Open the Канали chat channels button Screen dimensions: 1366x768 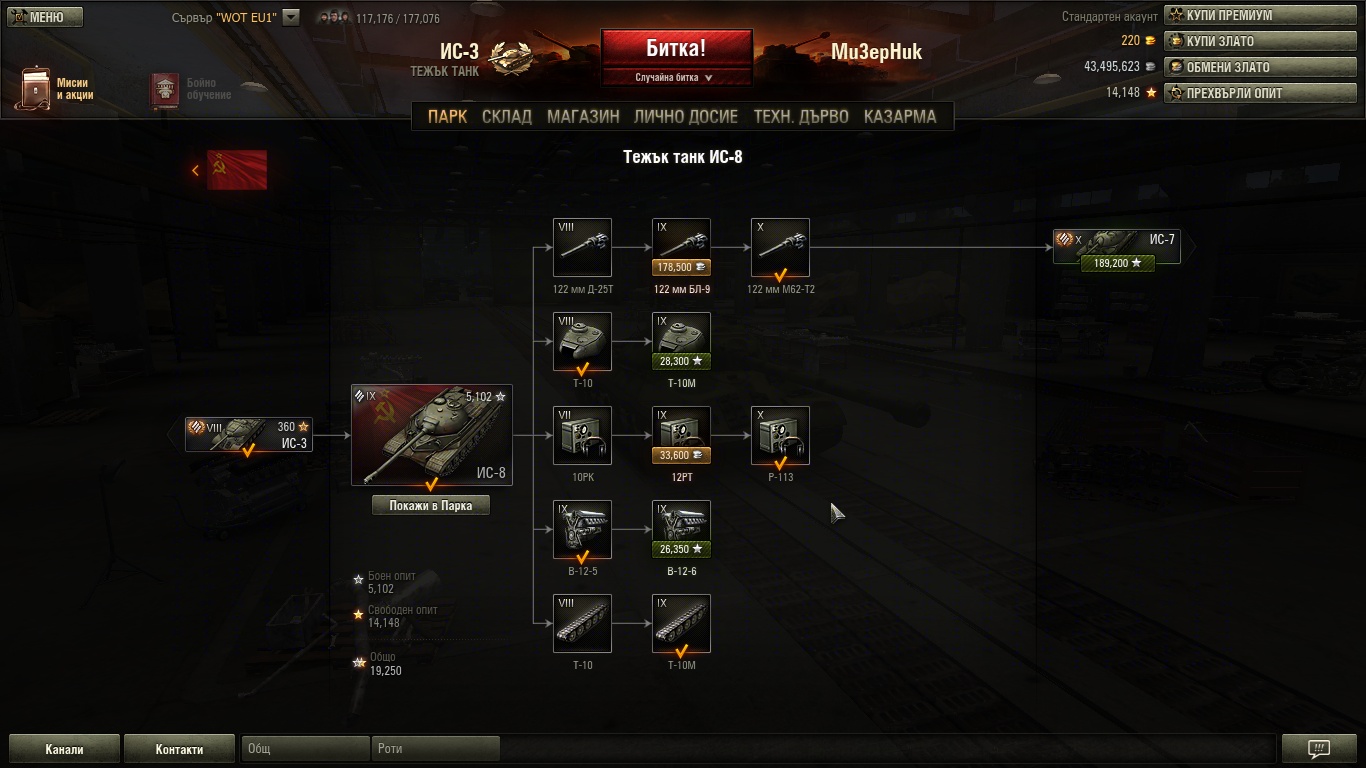coord(64,749)
